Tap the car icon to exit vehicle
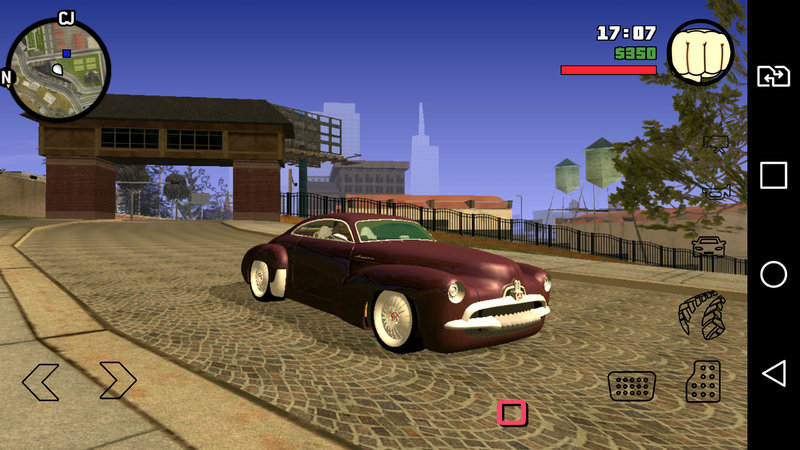 709,246
